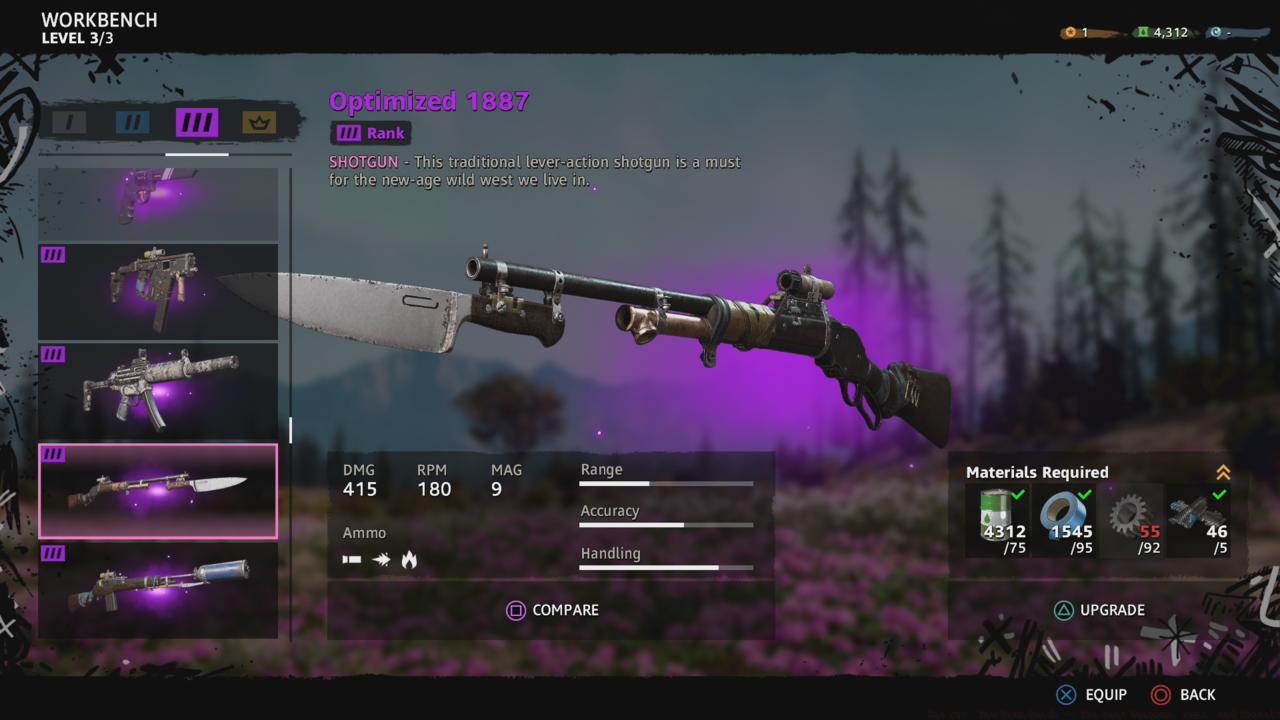Select the slug ammo icon
The width and height of the screenshot is (1280, 720).
click(x=381, y=560)
